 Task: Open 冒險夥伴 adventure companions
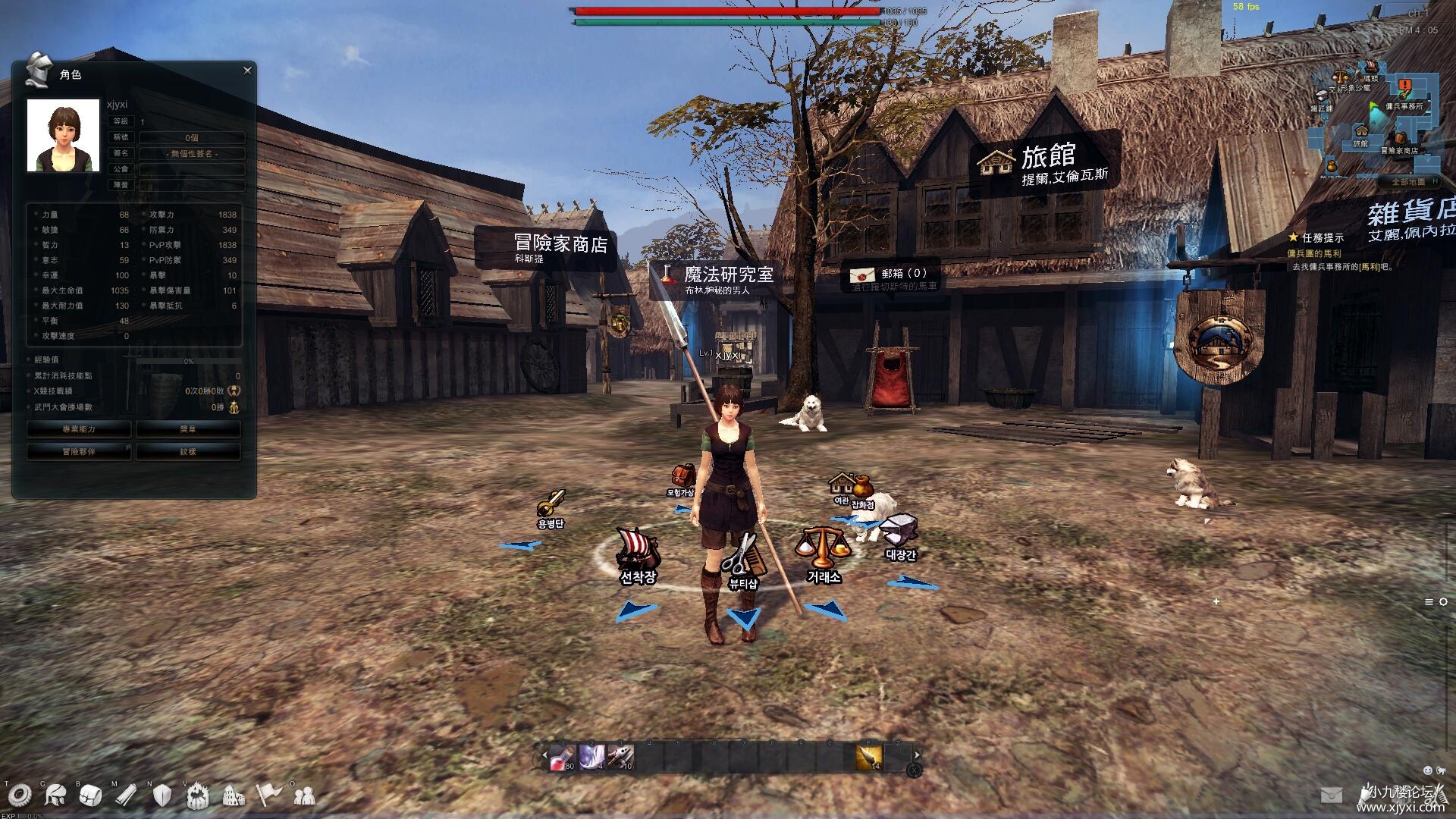click(x=79, y=452)
